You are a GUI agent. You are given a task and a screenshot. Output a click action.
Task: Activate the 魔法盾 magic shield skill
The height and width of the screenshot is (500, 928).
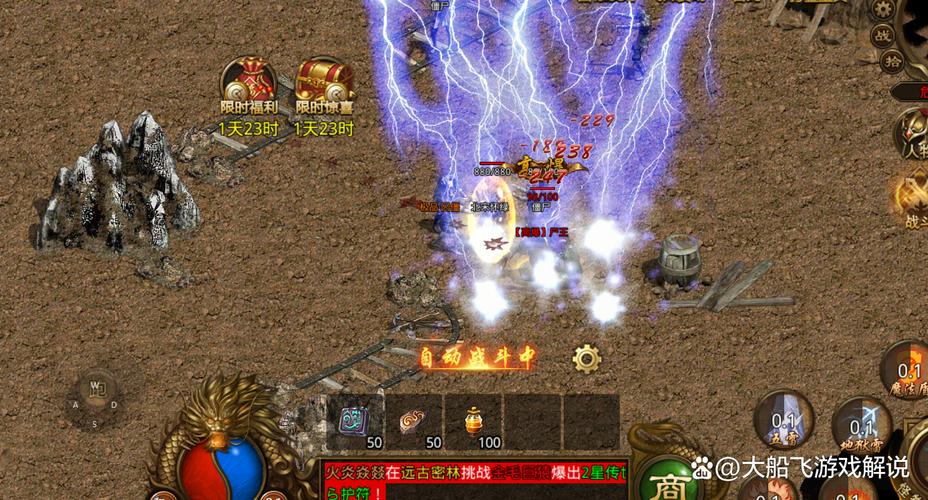909,370
